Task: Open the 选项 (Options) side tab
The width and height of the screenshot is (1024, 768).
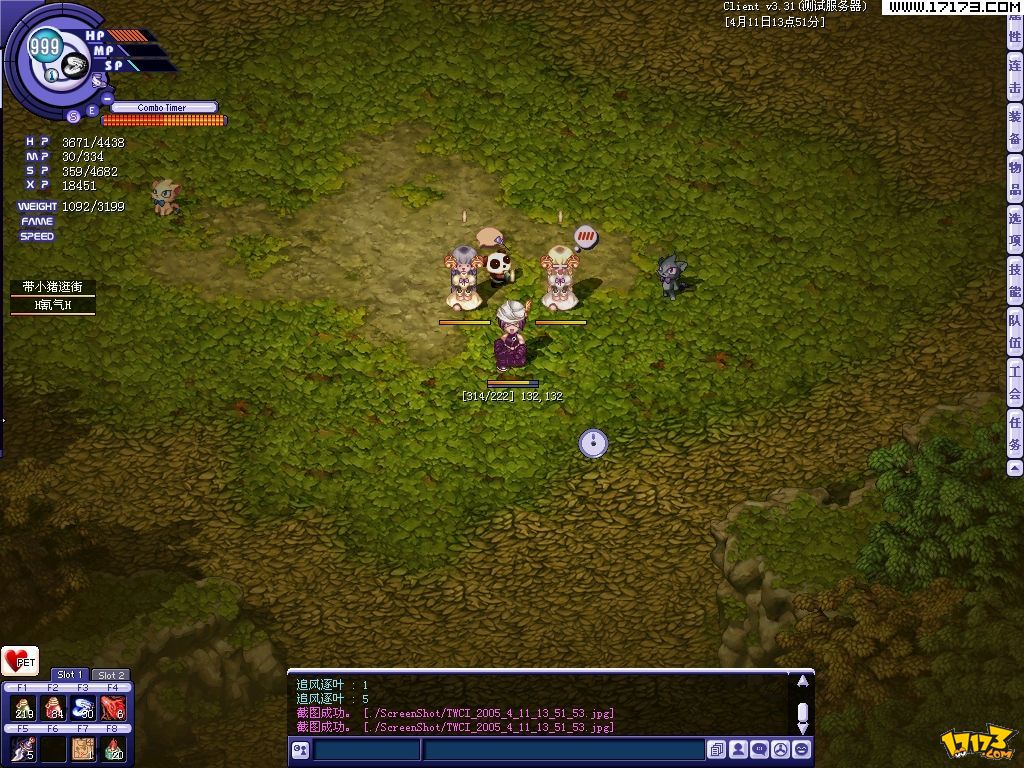Action: coord(1015,230)
